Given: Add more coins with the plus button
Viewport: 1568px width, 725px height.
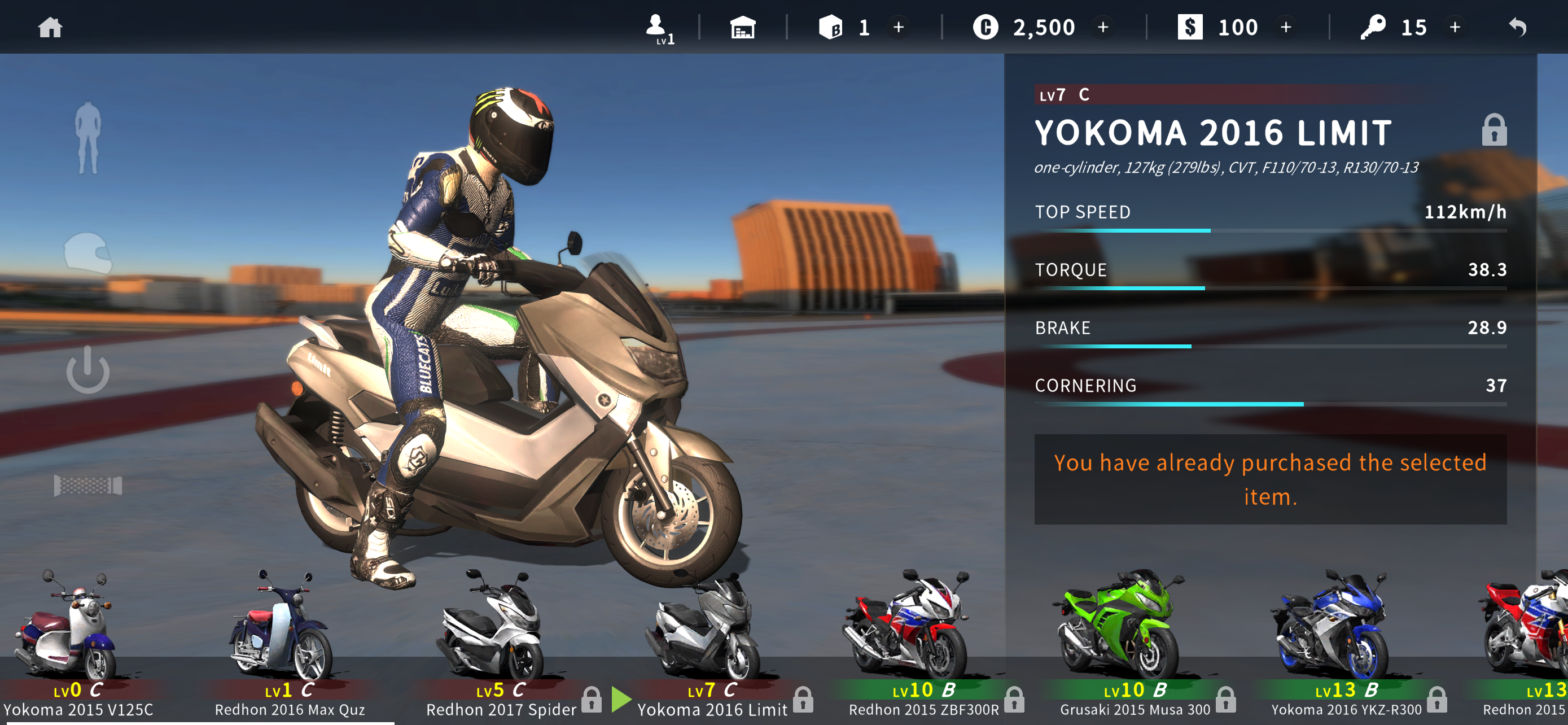Looking at the screenshot, I should [1103, 28].
